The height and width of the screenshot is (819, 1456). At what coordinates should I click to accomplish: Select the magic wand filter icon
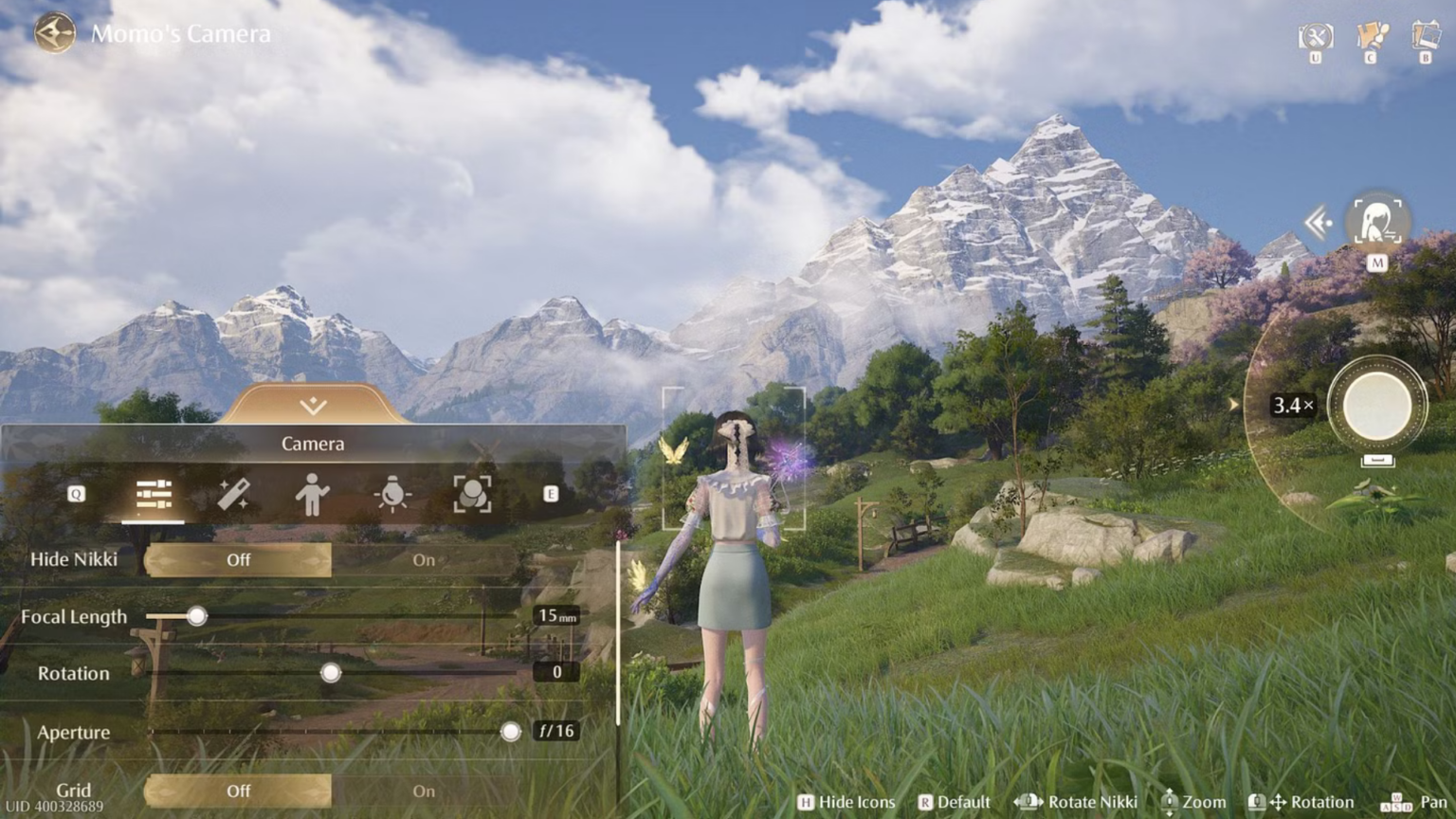click(x=234, y=493)
